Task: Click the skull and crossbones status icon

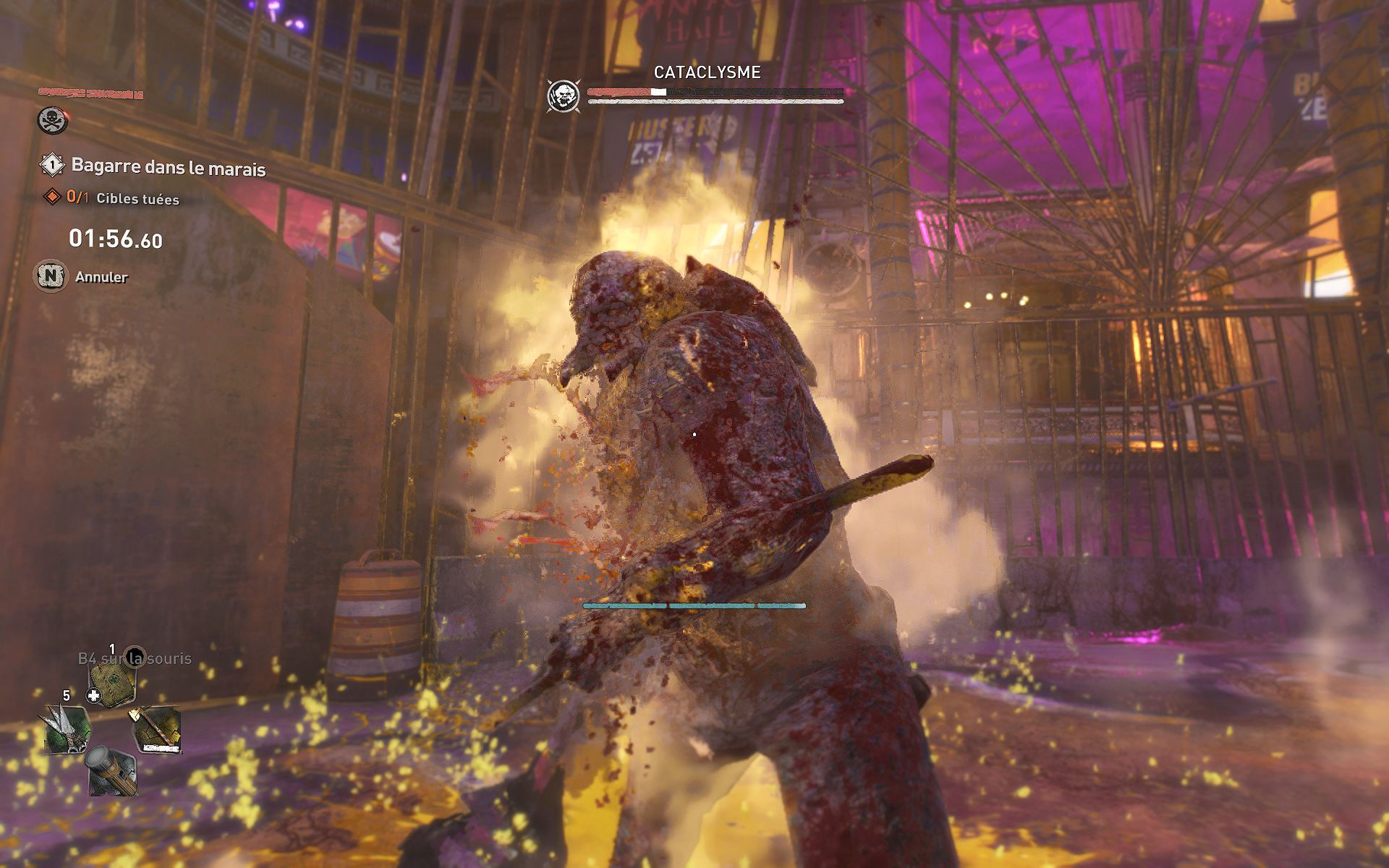Action: (53, 120)
